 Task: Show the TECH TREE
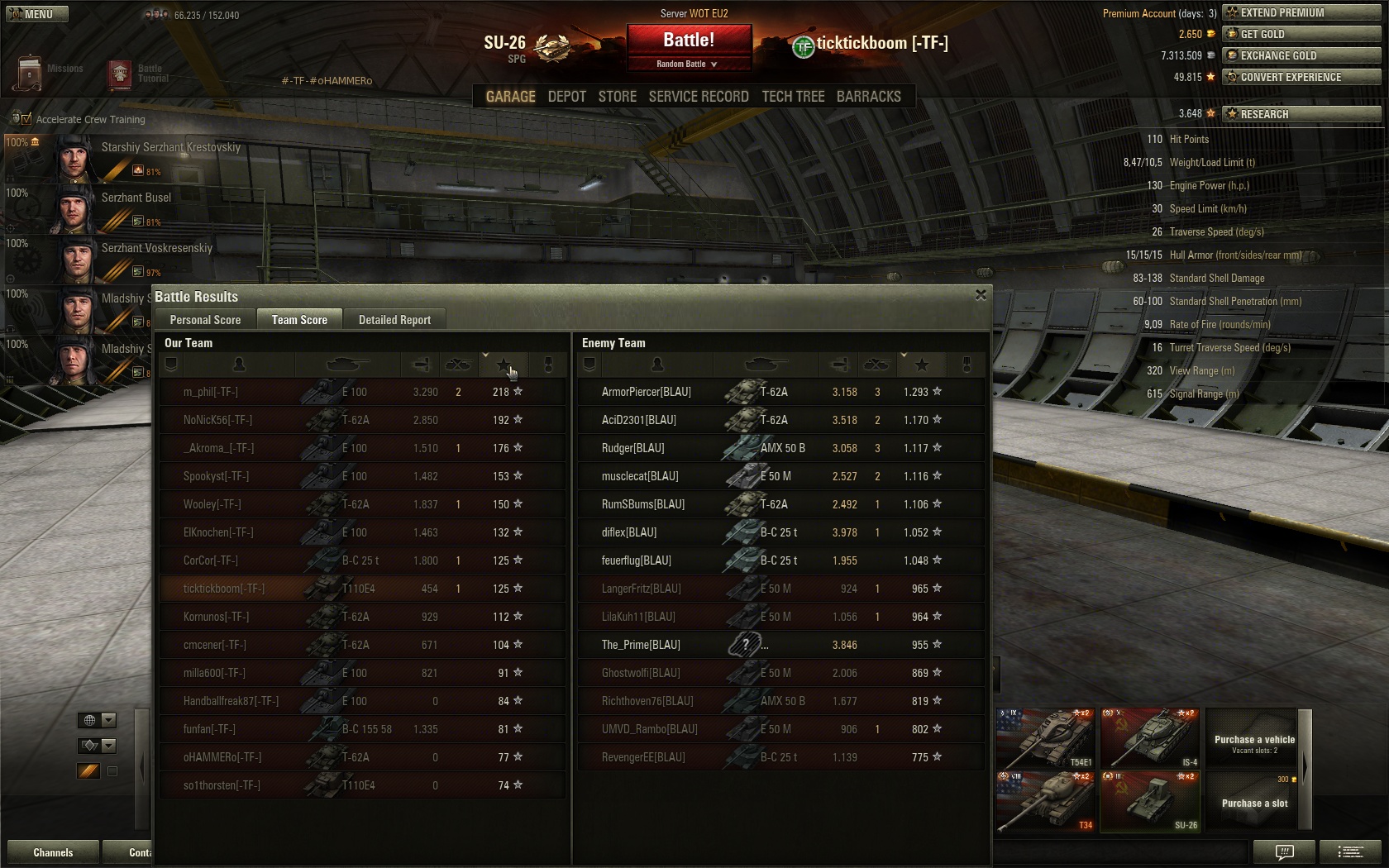click(793, 97)
